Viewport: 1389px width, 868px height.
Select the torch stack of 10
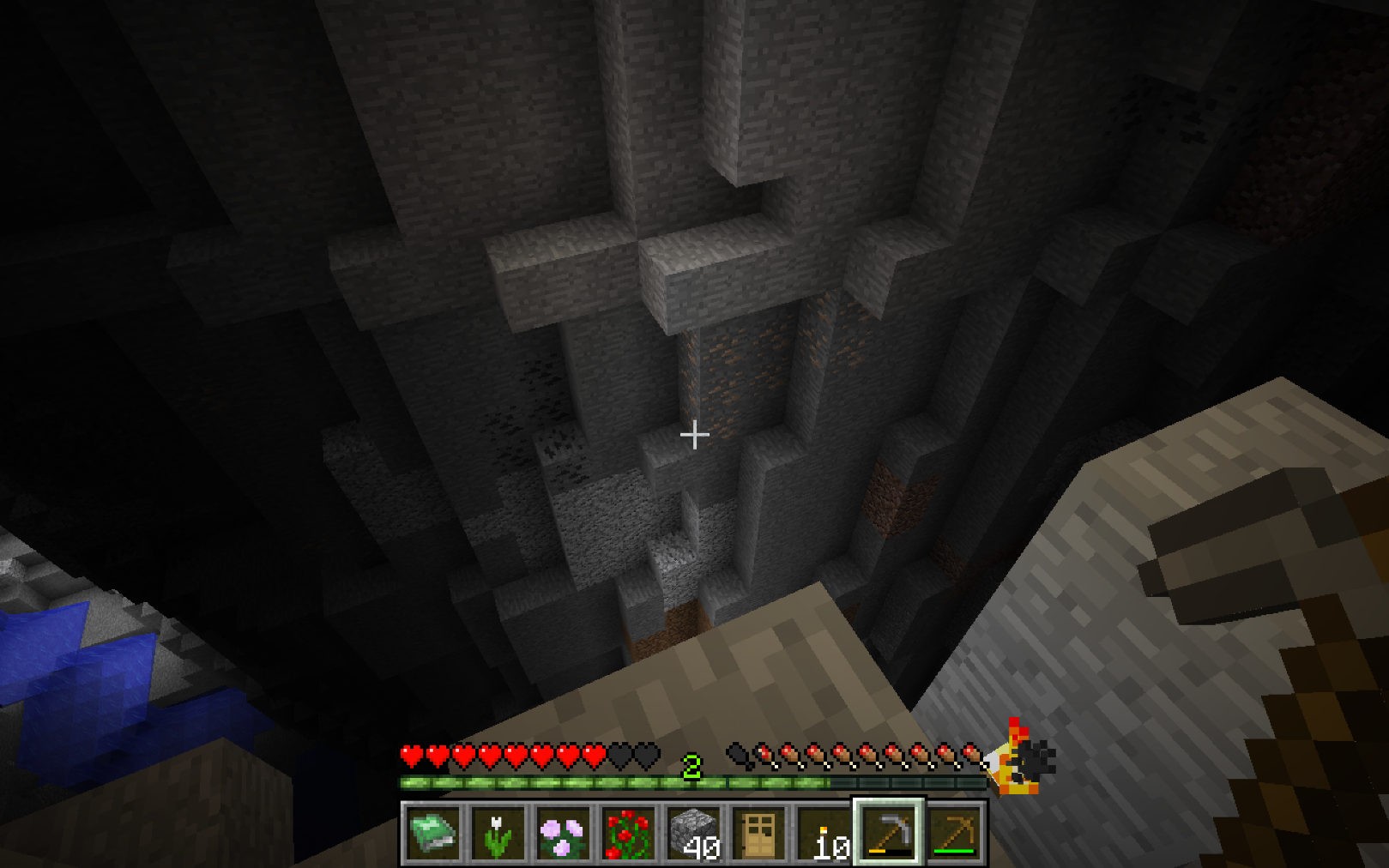tap(824, 834)
